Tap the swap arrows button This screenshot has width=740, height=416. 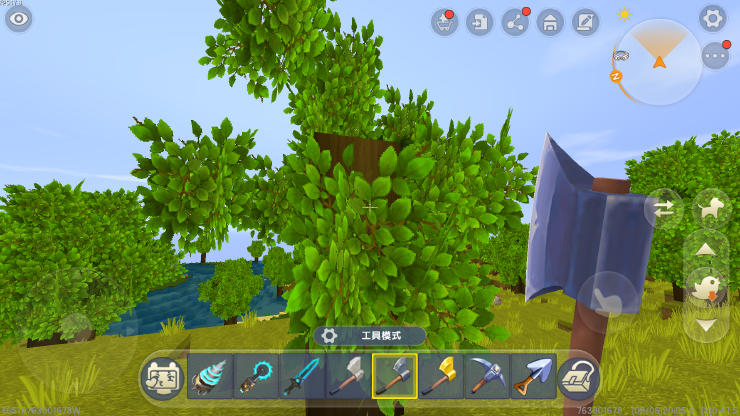pyautogui.click(x=664, y=208)
